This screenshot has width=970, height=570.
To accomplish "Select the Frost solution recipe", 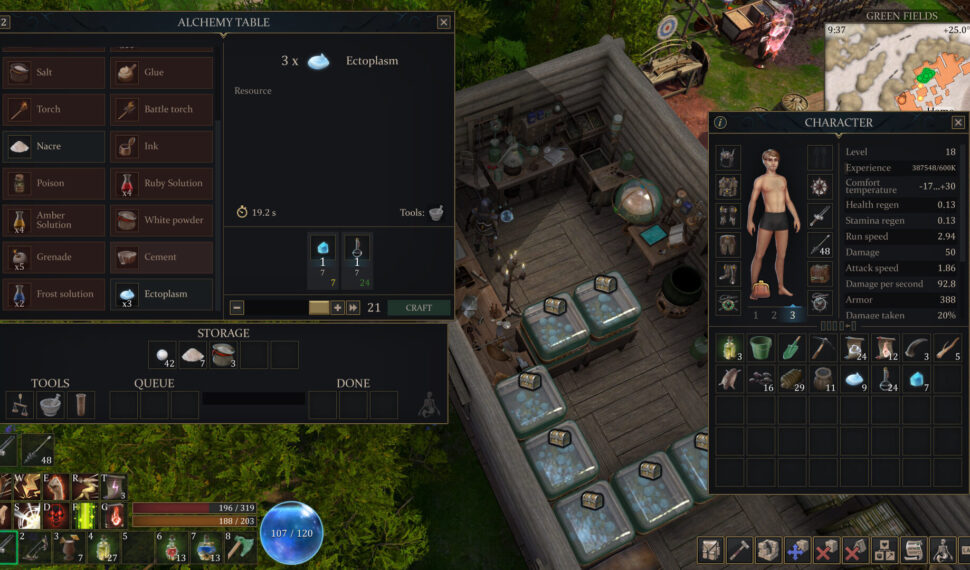I will coord(55,294).
